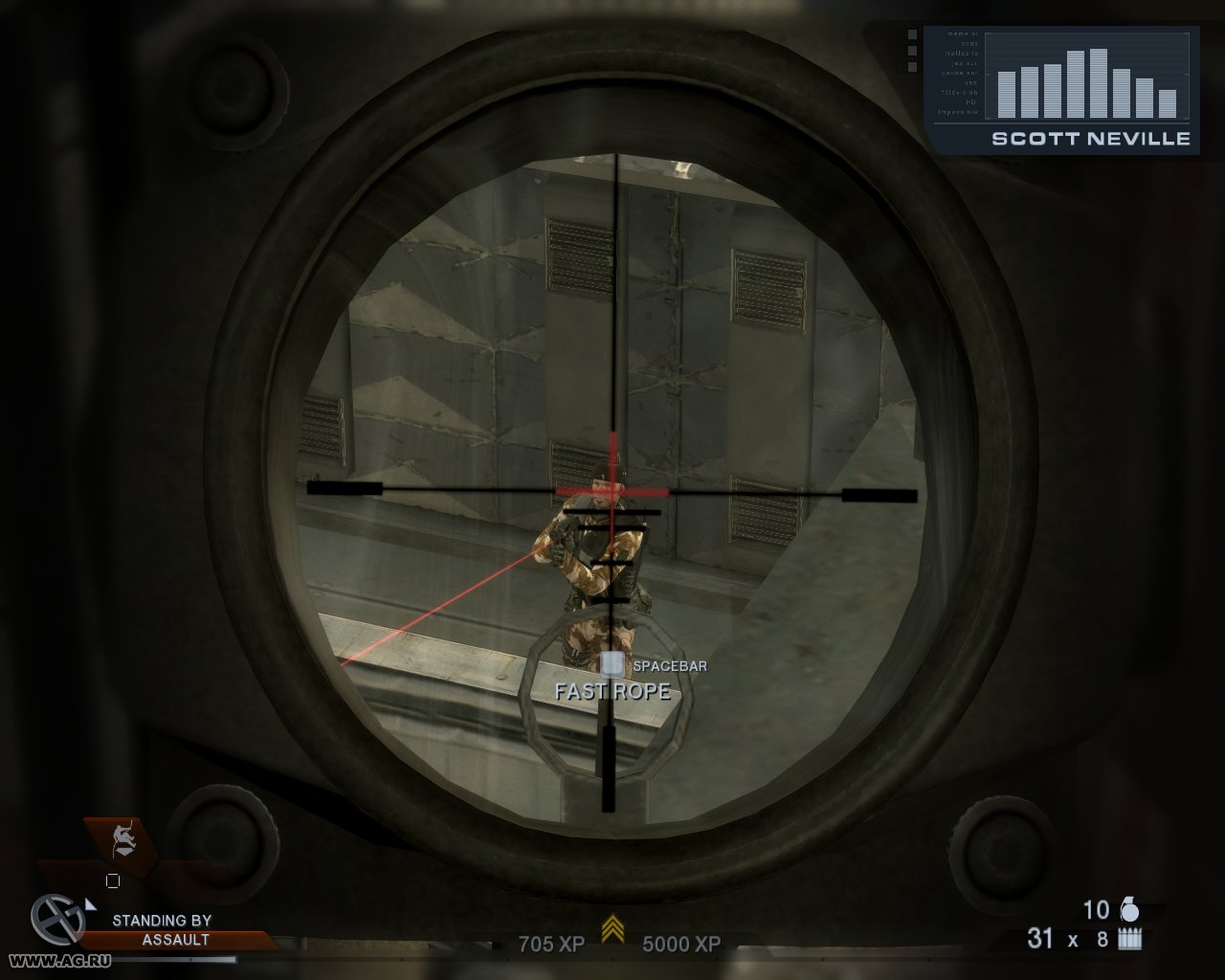This screenshot has height=980, width=1225.
Task: Click the XP progress bar between 705 and 5000
Action: click(612, 944)
